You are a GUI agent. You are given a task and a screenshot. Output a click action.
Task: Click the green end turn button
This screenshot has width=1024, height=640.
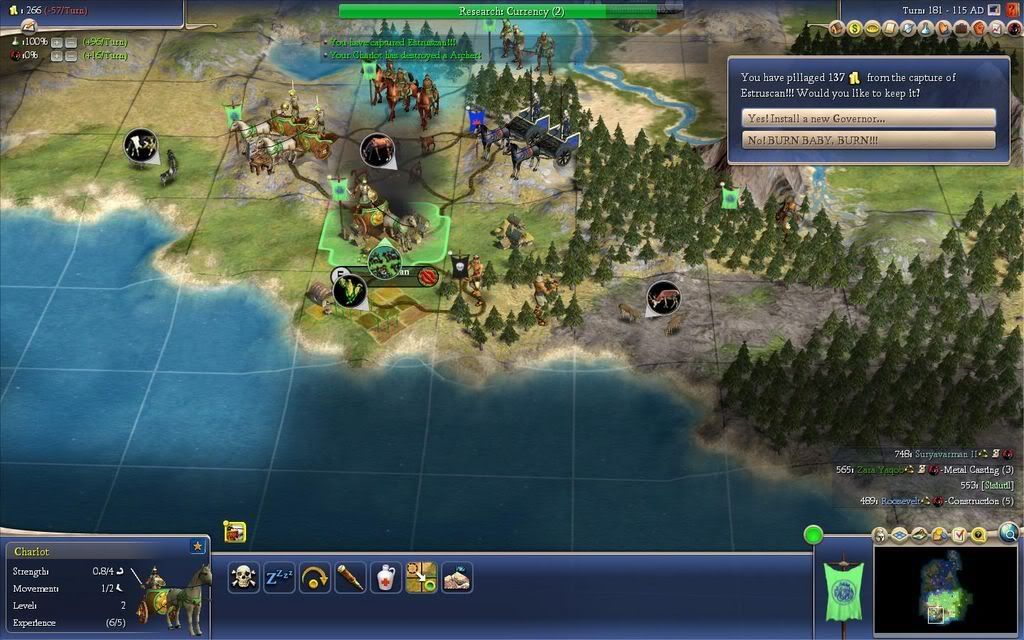click(x=813, y=535)
